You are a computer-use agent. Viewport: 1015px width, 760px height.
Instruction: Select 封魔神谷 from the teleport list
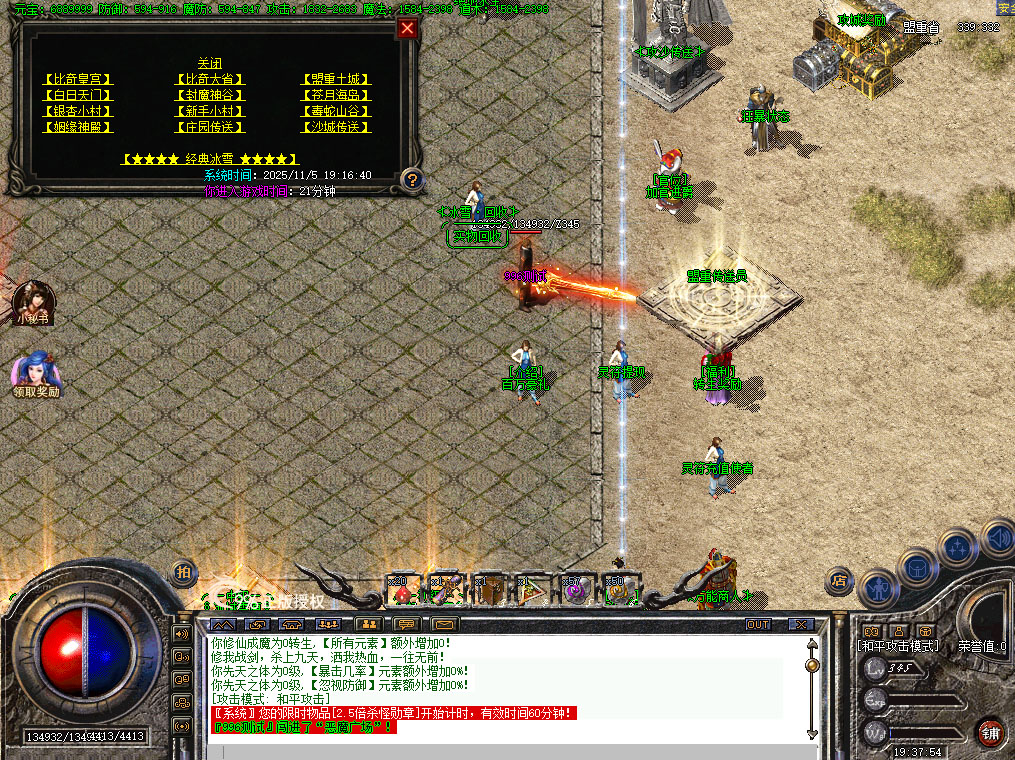(209, 95)
